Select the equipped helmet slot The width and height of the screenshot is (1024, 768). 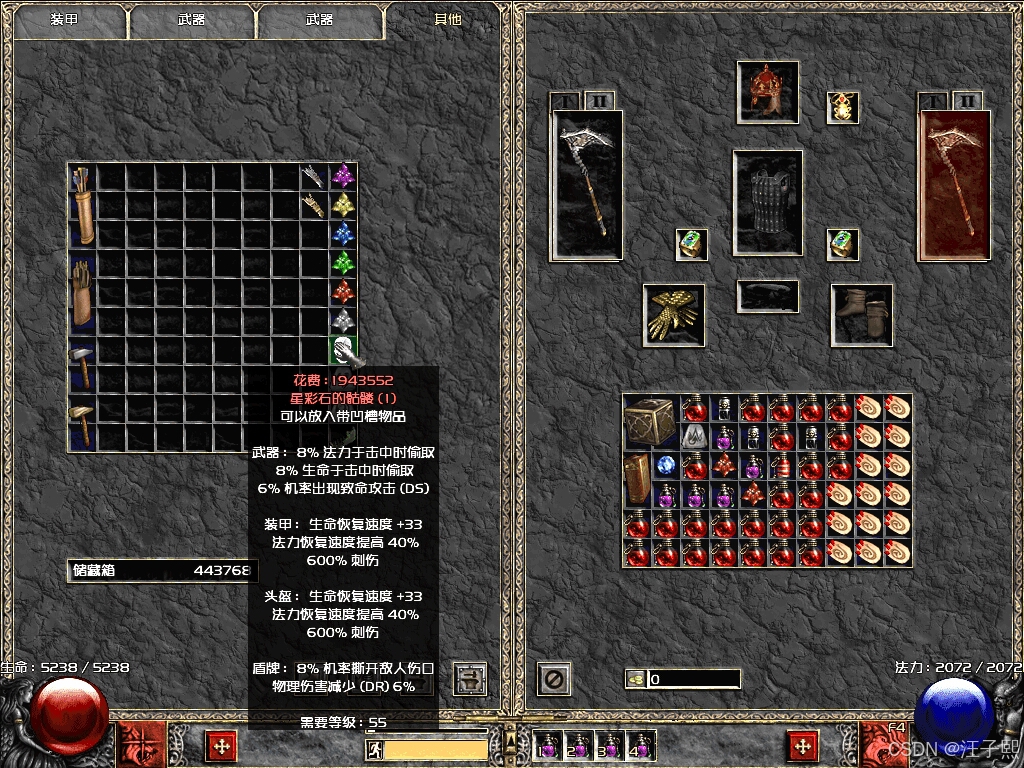click(768, 92)
